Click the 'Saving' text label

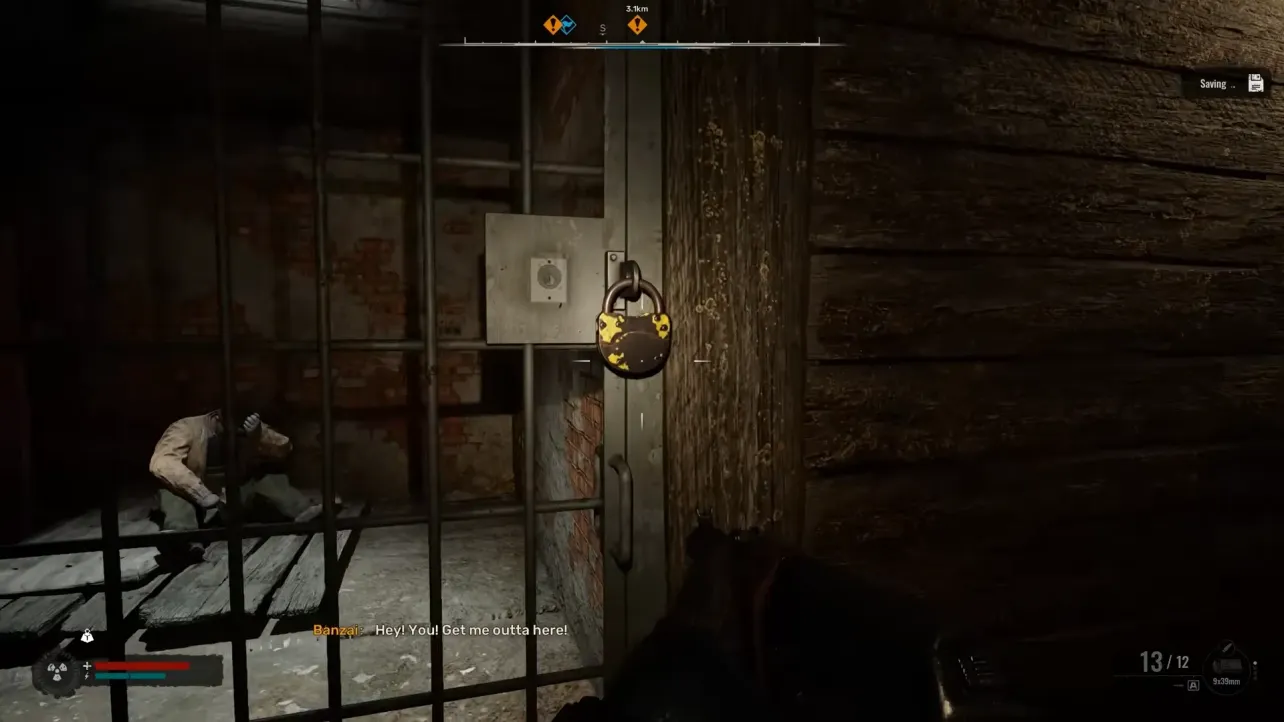click(x=1212, y=84)
